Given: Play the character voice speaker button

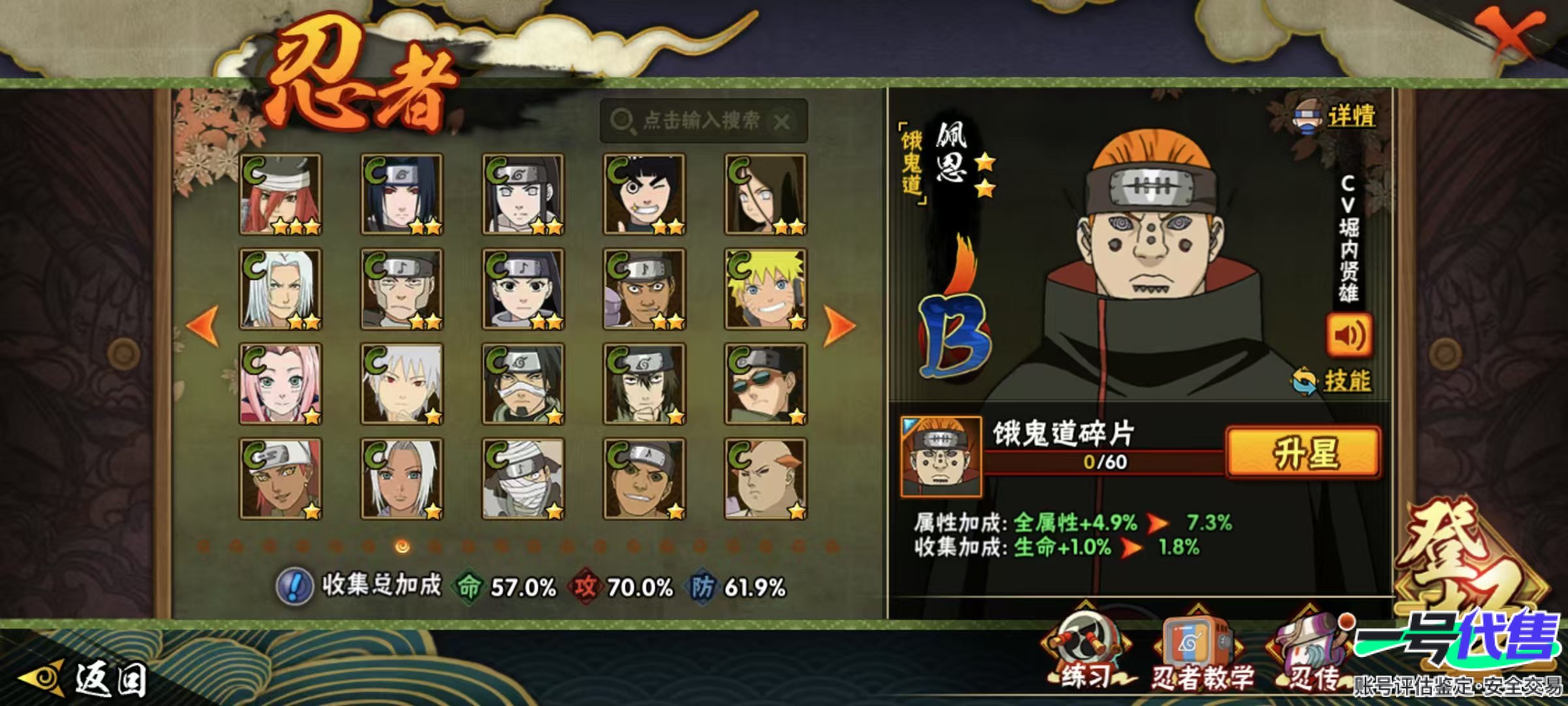Looking at the screenshot, I should [x=1348, y=335].
